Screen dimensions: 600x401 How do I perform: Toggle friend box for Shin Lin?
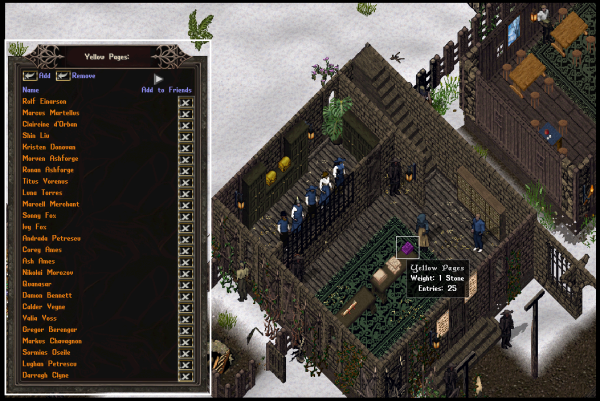[185, 135]
